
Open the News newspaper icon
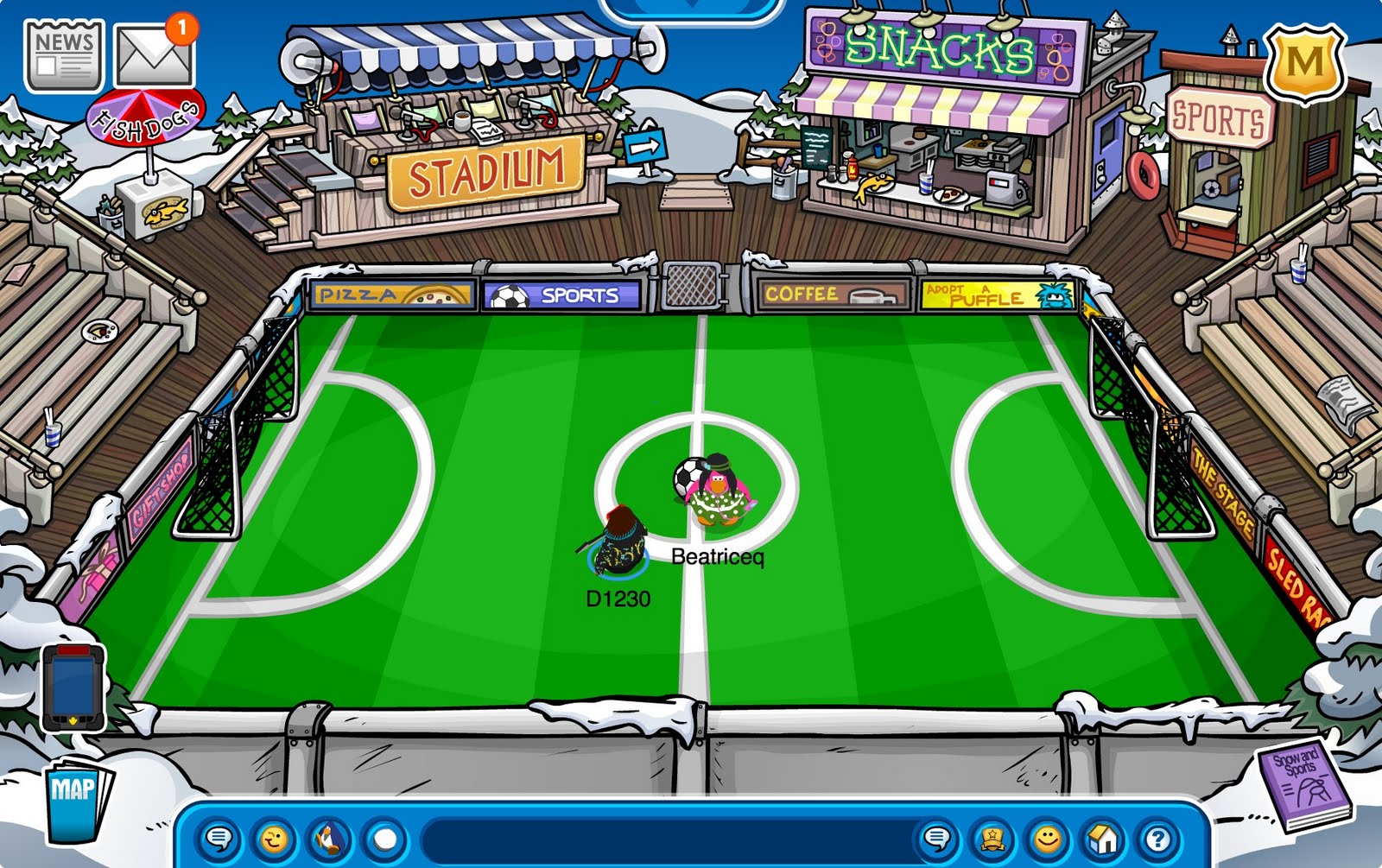pos(62,54)
